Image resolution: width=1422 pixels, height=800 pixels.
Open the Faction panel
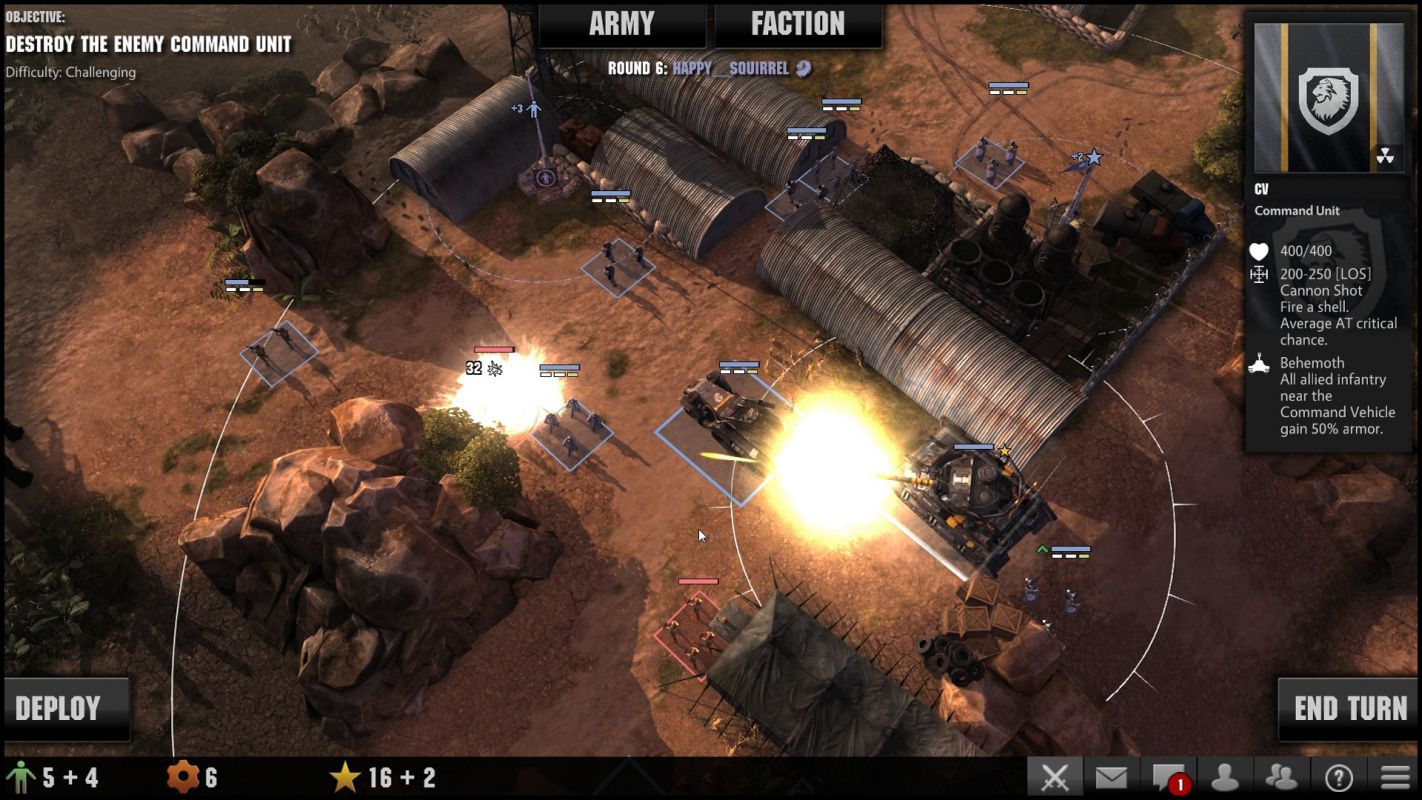tap(797, 25)
